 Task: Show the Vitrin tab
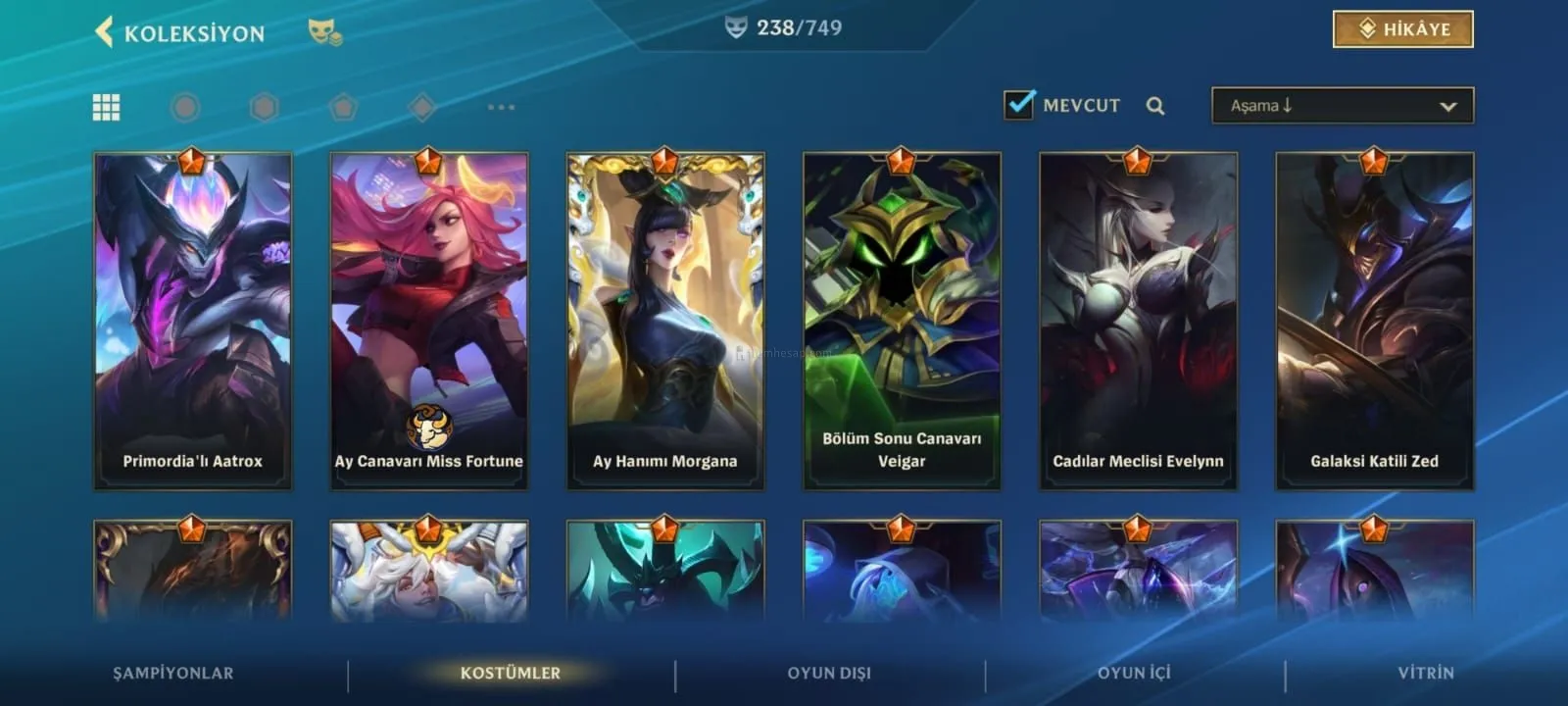click(1426, 673)
